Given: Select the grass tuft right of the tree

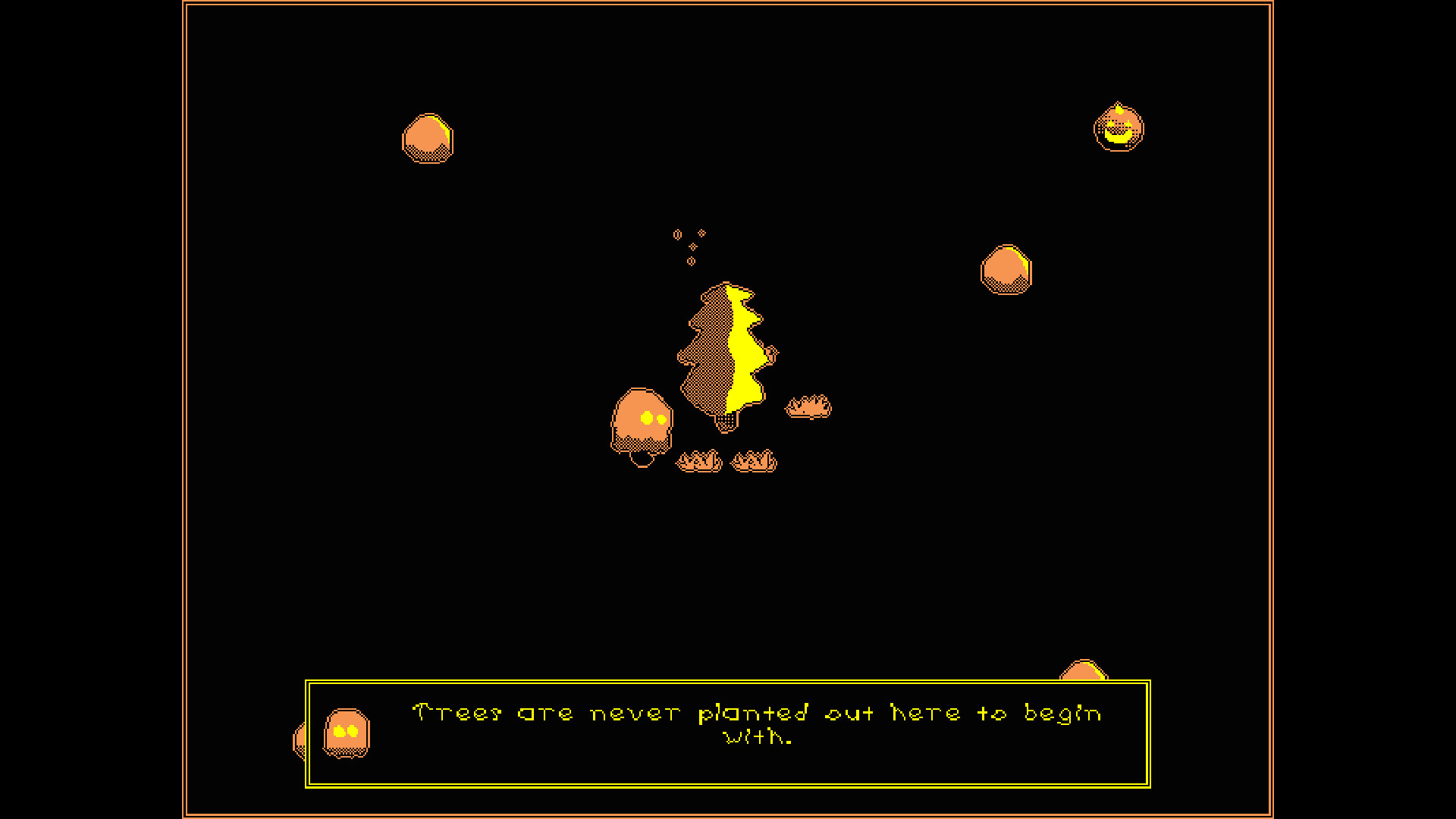Looking at the screenshot, I should [x=808, y=407].
